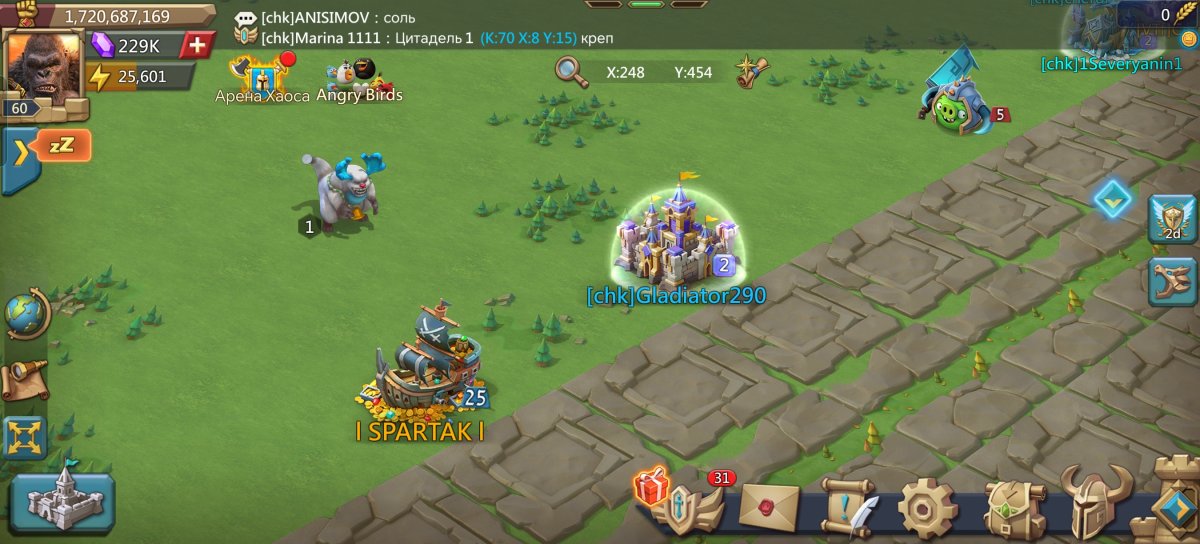Return to the castle view
Viewport: 1200px width, 544px height.
(x=63, y=499)
